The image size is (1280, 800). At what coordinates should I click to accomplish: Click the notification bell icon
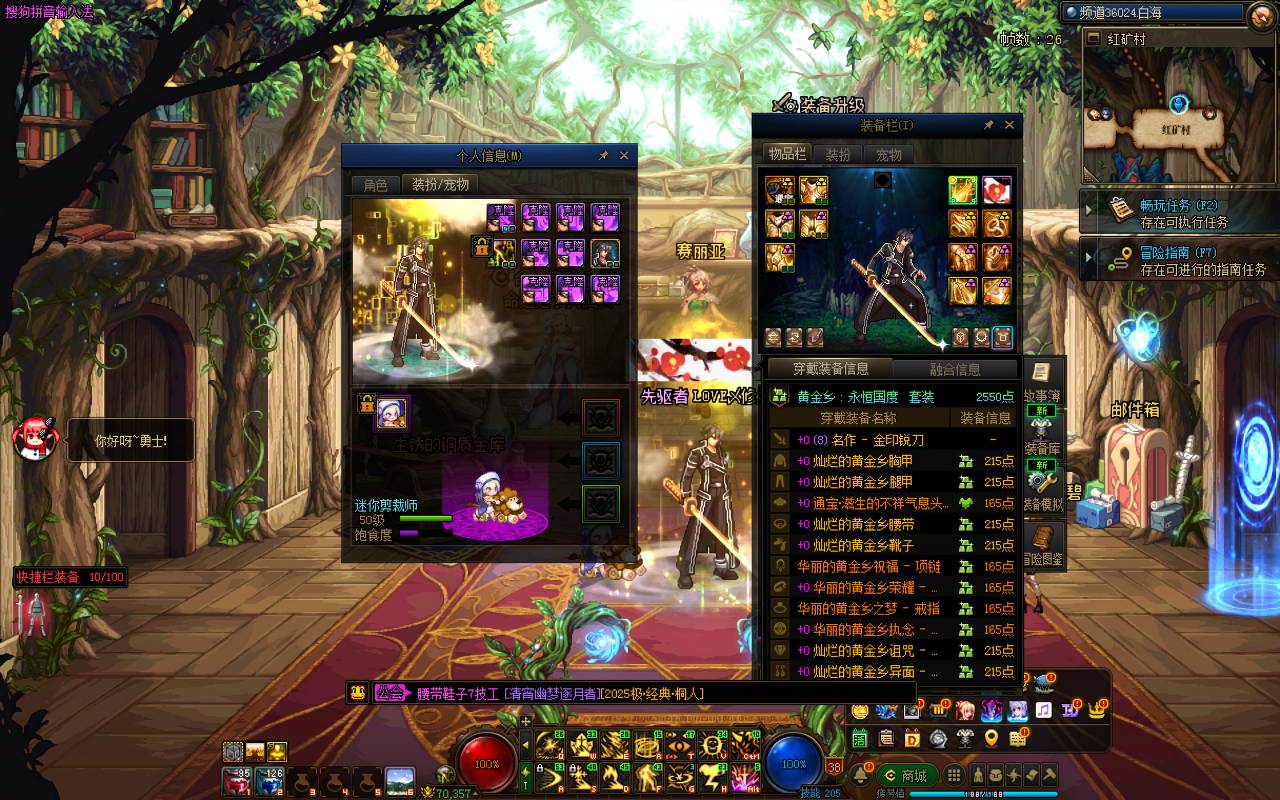click(860, 776)
